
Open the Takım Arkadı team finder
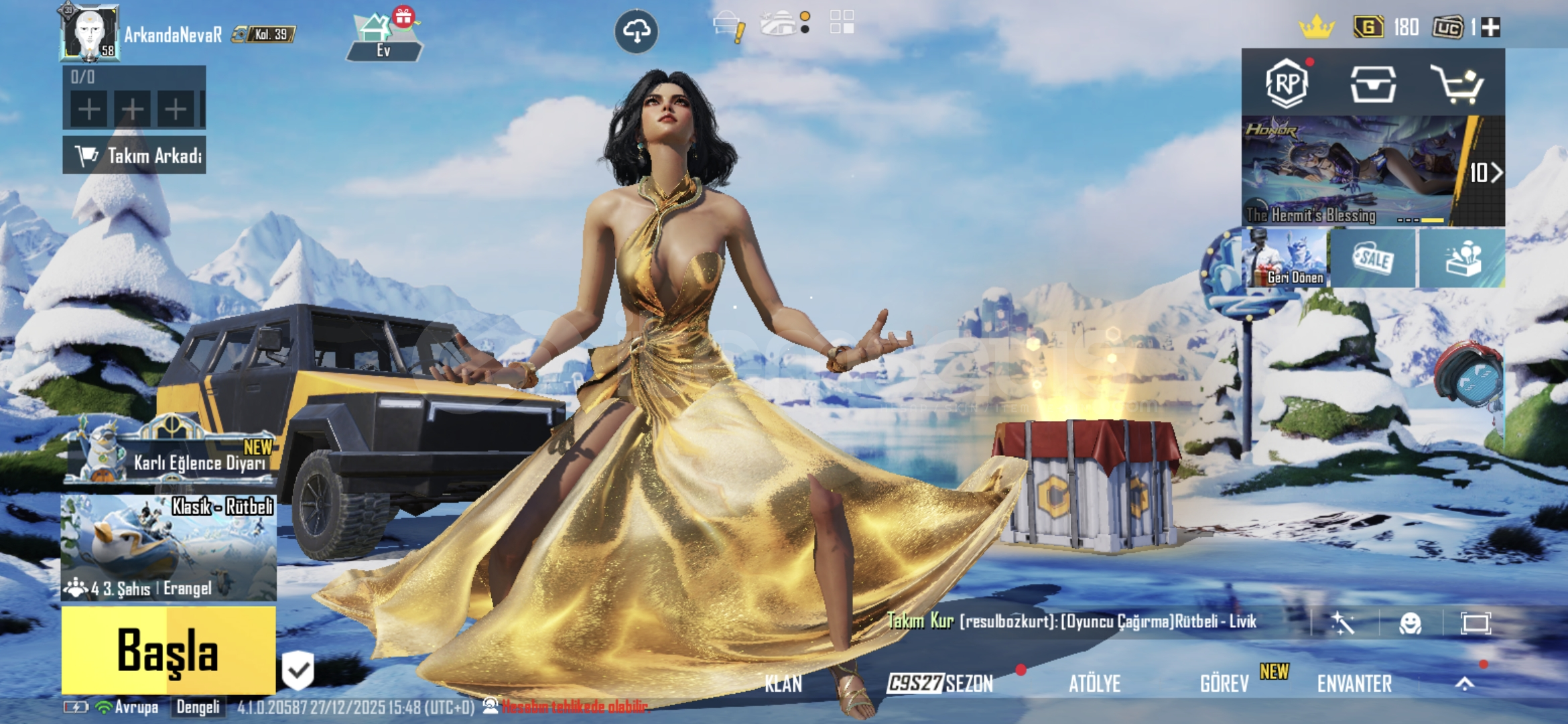(x=135, y=156)
